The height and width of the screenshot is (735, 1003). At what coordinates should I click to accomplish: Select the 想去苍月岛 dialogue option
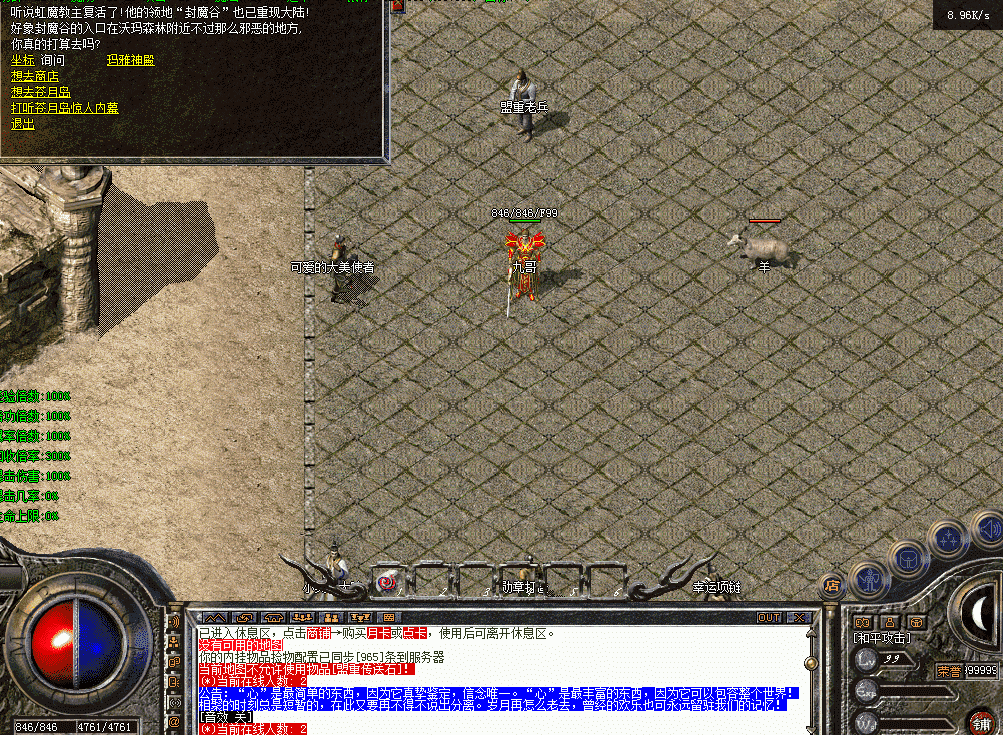coord(40,92)
